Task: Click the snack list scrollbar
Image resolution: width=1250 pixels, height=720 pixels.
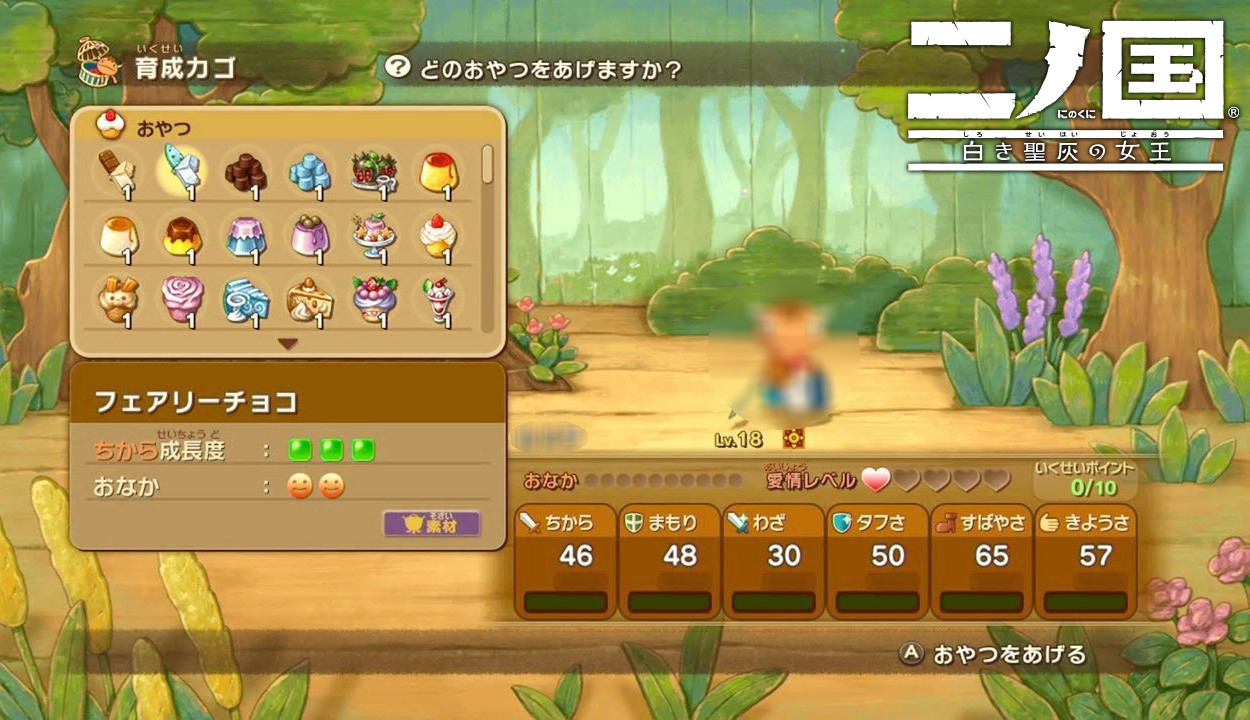Action: click(487, 165)
